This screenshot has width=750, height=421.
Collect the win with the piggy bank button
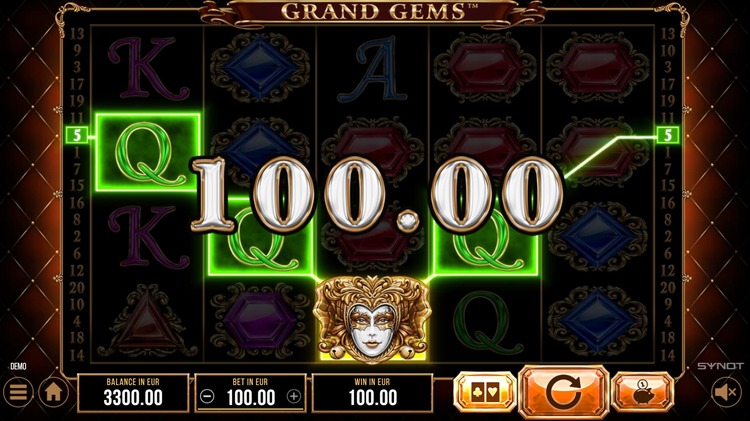pyautogui.click(x=643, y=392)
